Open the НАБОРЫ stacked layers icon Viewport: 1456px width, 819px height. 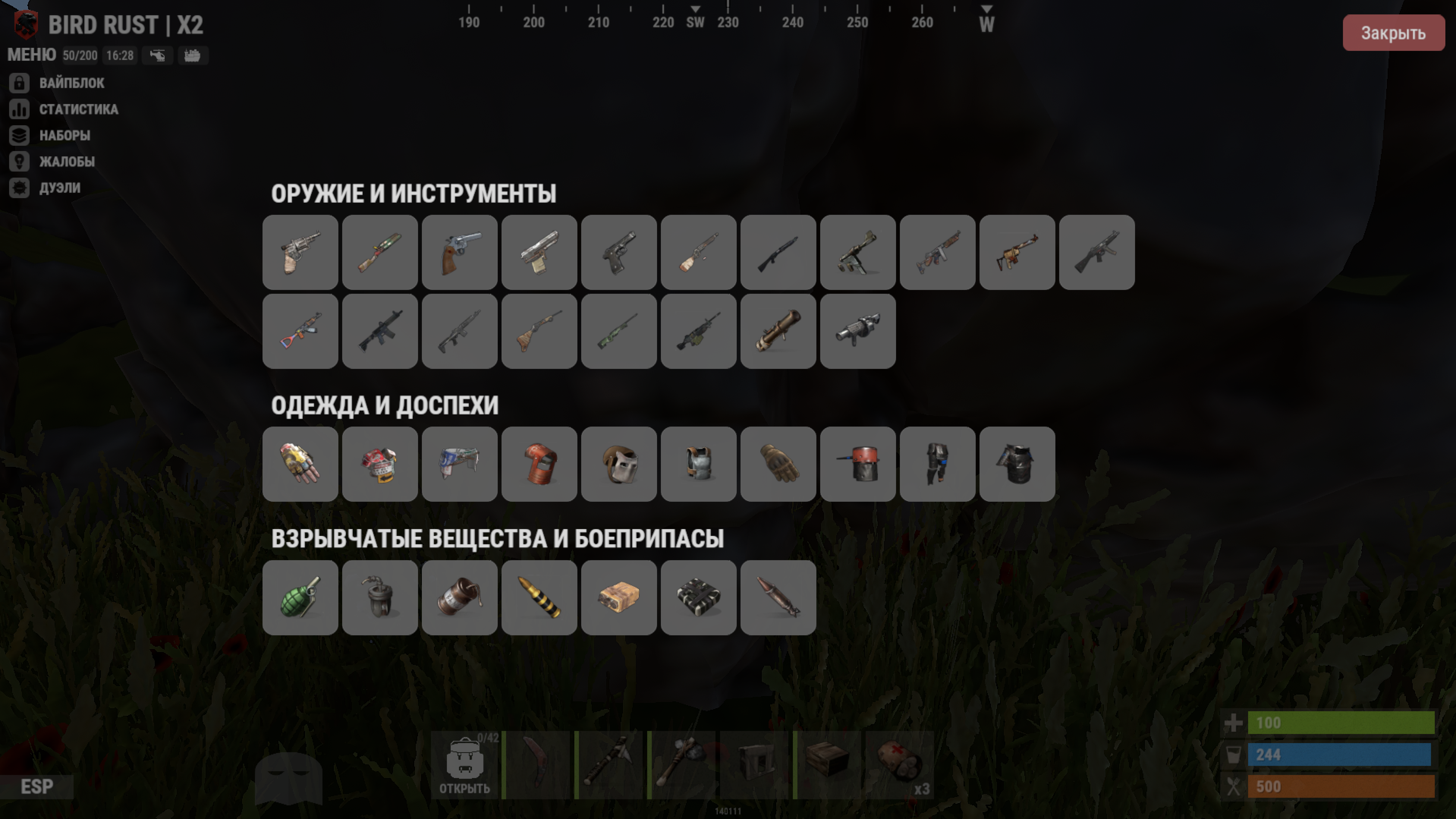click(x=19, y=136)
